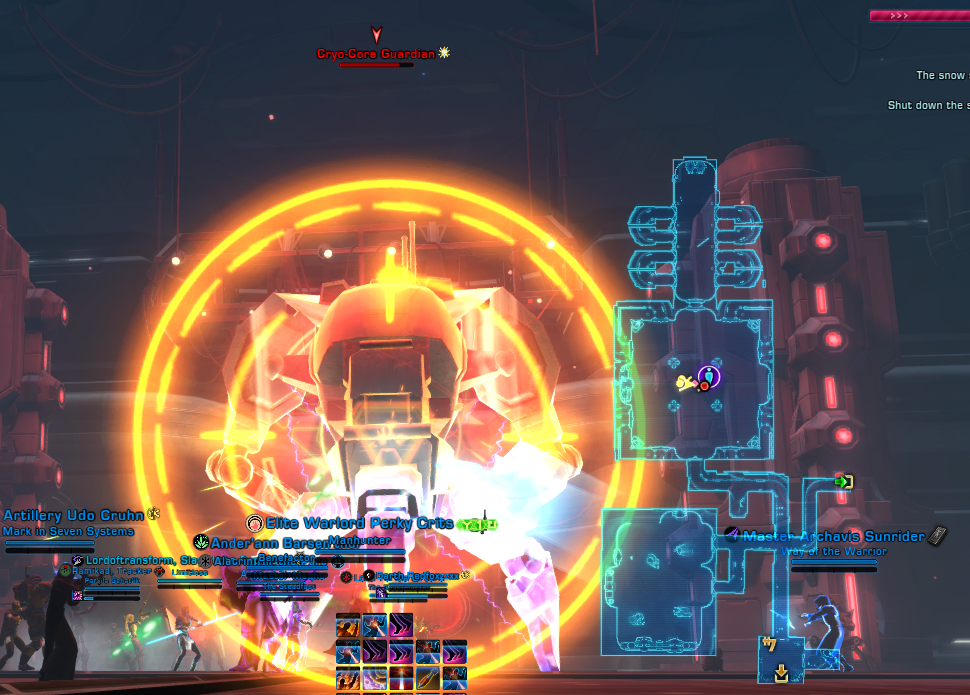Select Artillery Udo Gruhn's nameplate
This screenshot has width=970, height=695.
click(x=73, y=515)
